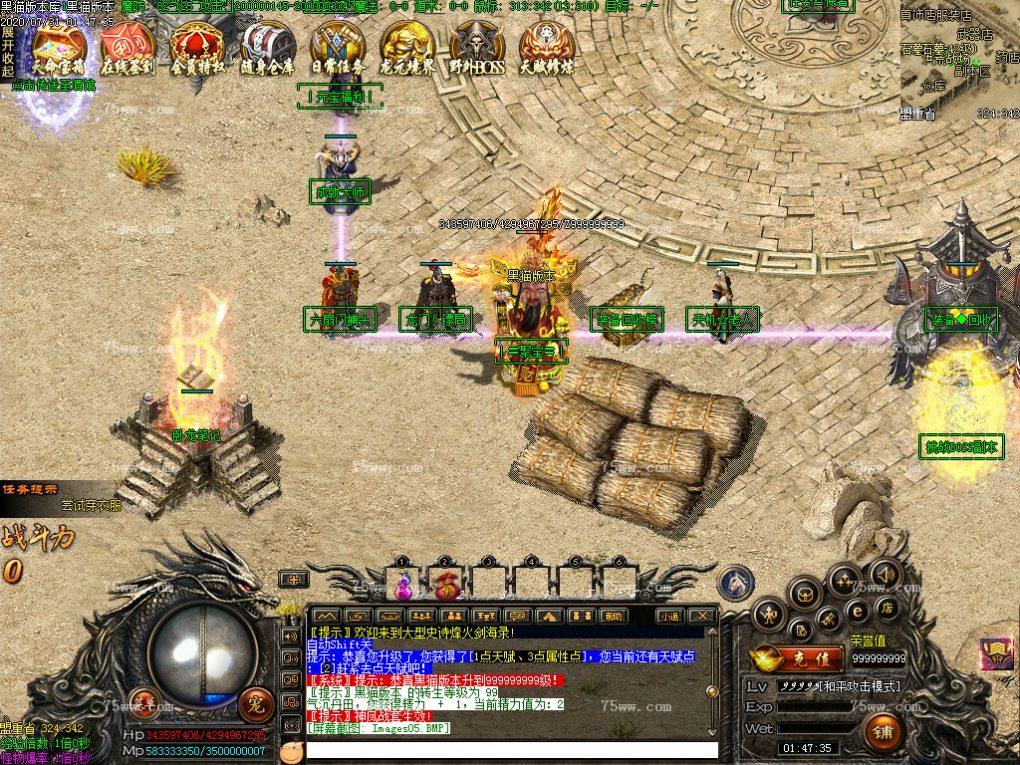Screen dimensions: 1020x765
Task: Click the 店 store round button
Action: coord(885,608)
